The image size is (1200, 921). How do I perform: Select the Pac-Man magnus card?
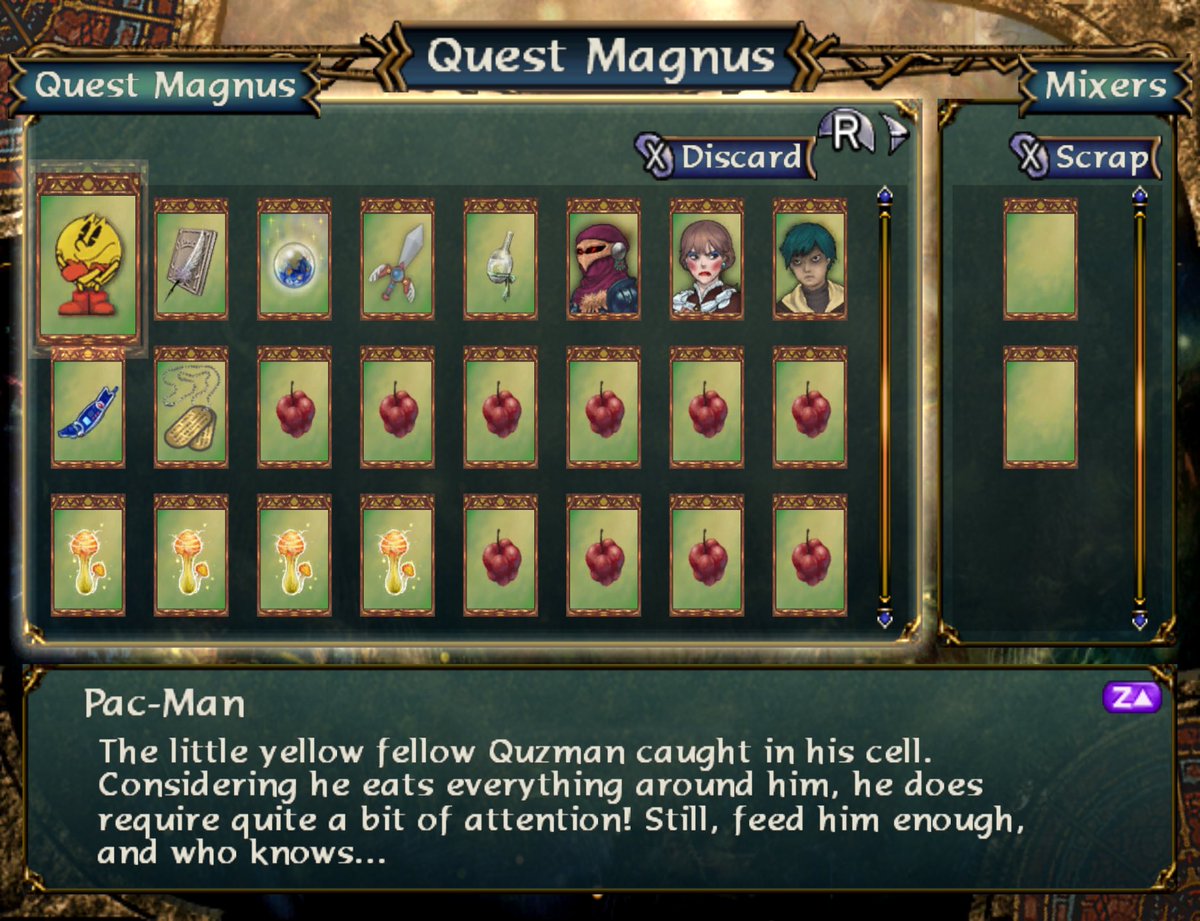(x=88, y=259)
